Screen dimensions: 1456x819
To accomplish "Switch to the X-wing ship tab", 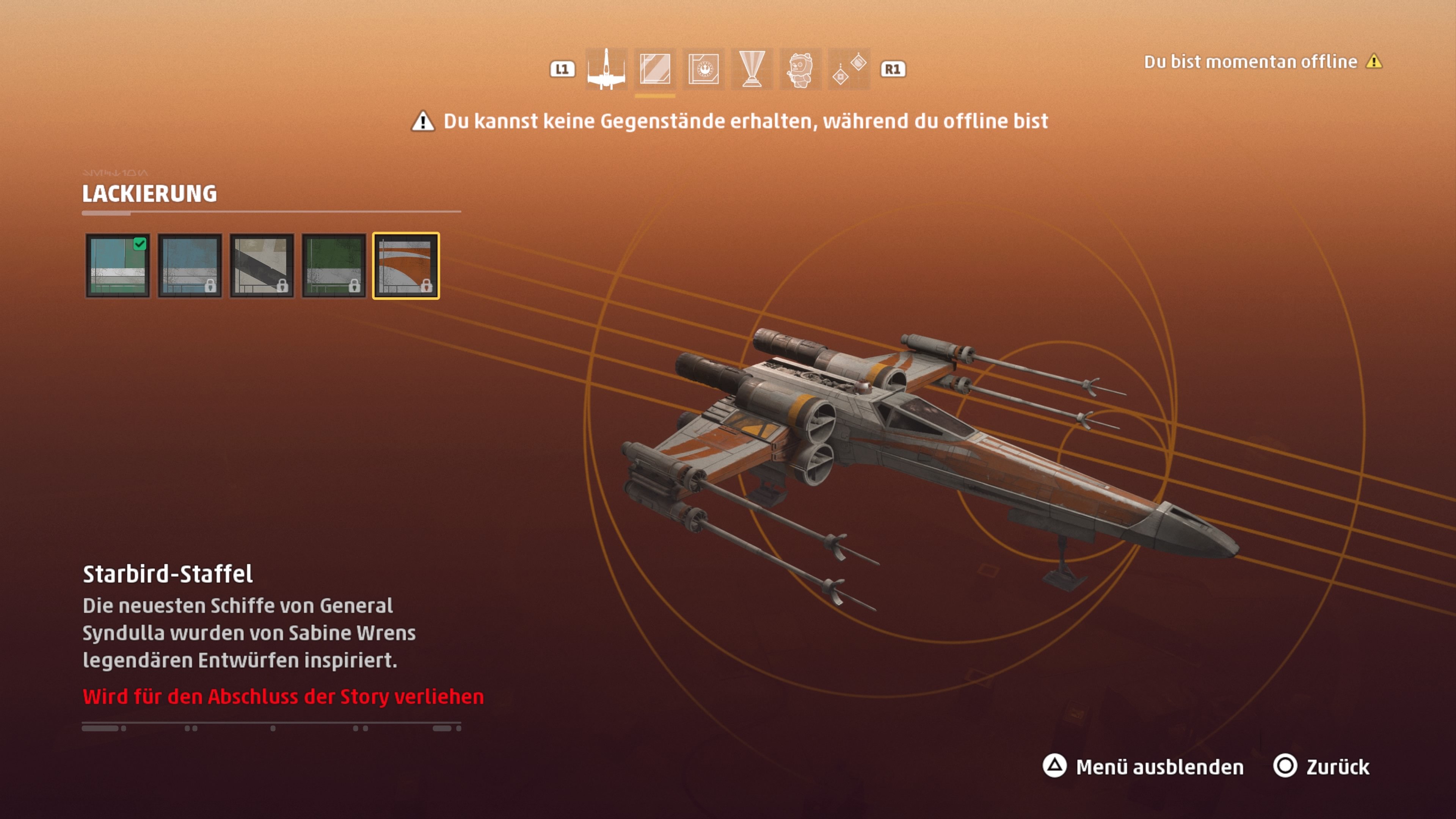I will pyautogui.click(x=607, y=69).
